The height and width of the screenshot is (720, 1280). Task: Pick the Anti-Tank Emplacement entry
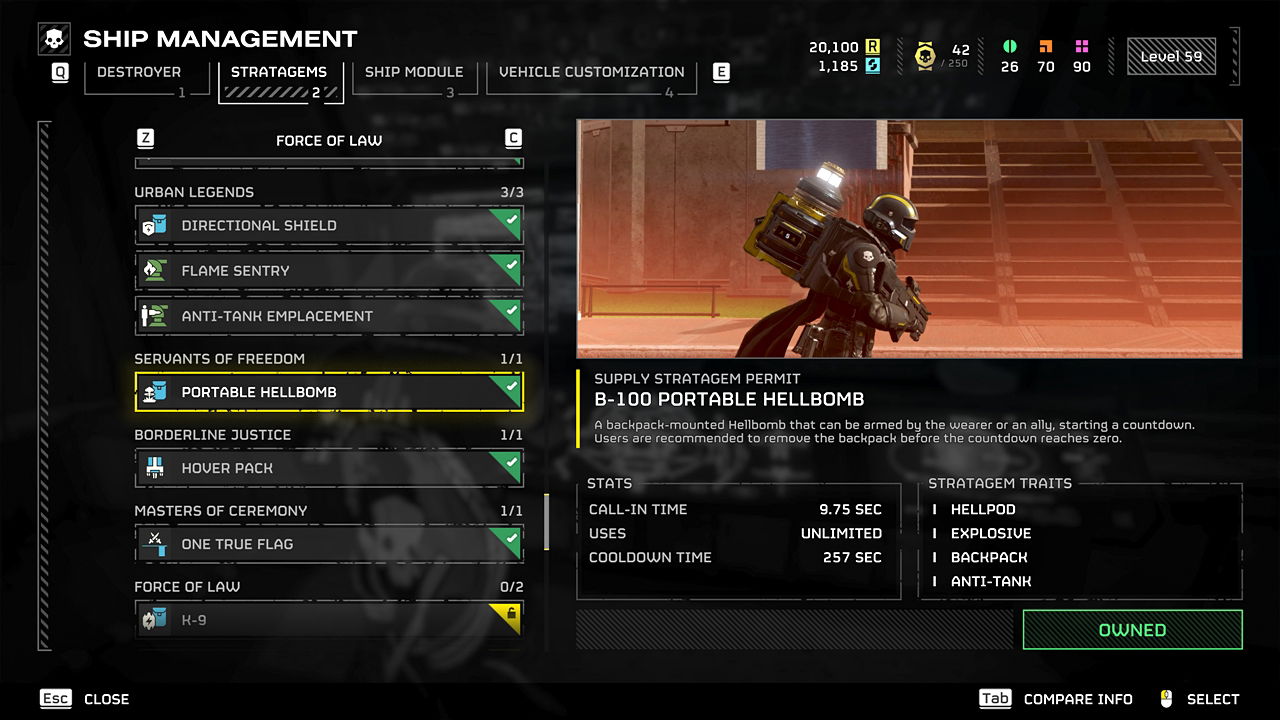[329, 316]
